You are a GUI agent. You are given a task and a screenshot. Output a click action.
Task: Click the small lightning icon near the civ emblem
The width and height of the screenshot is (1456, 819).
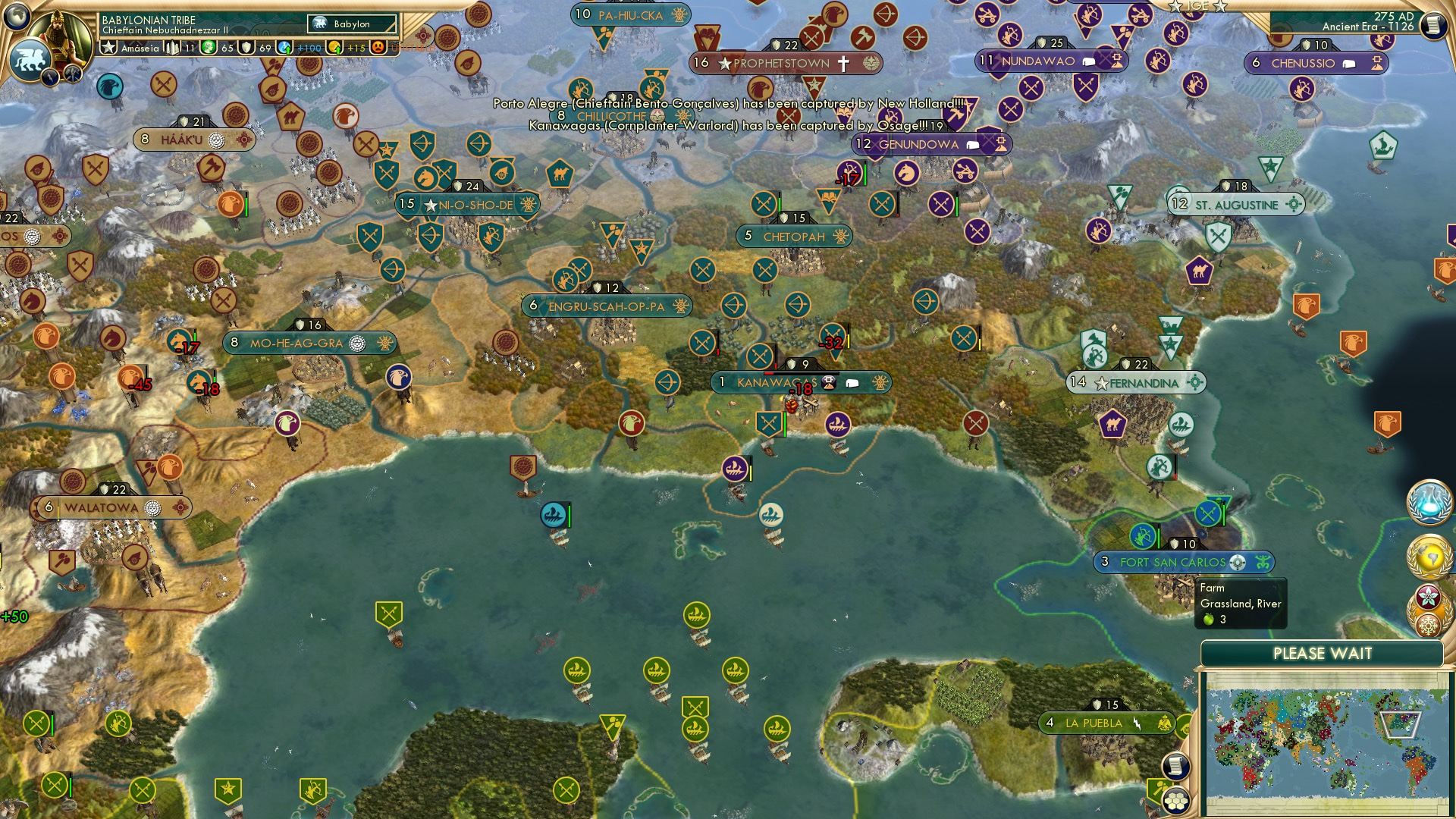[x=49, y=79]
